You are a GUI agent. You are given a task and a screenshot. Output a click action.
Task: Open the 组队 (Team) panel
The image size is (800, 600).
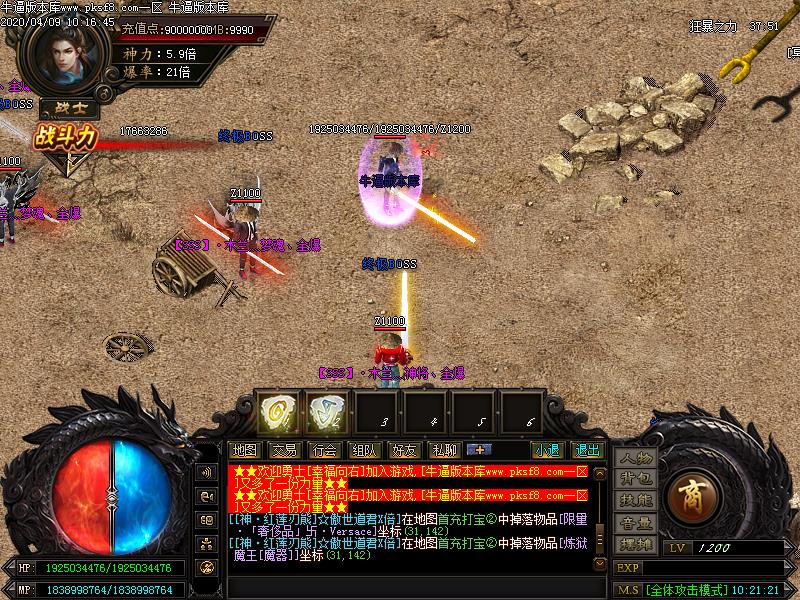click(x=364, y=450)
